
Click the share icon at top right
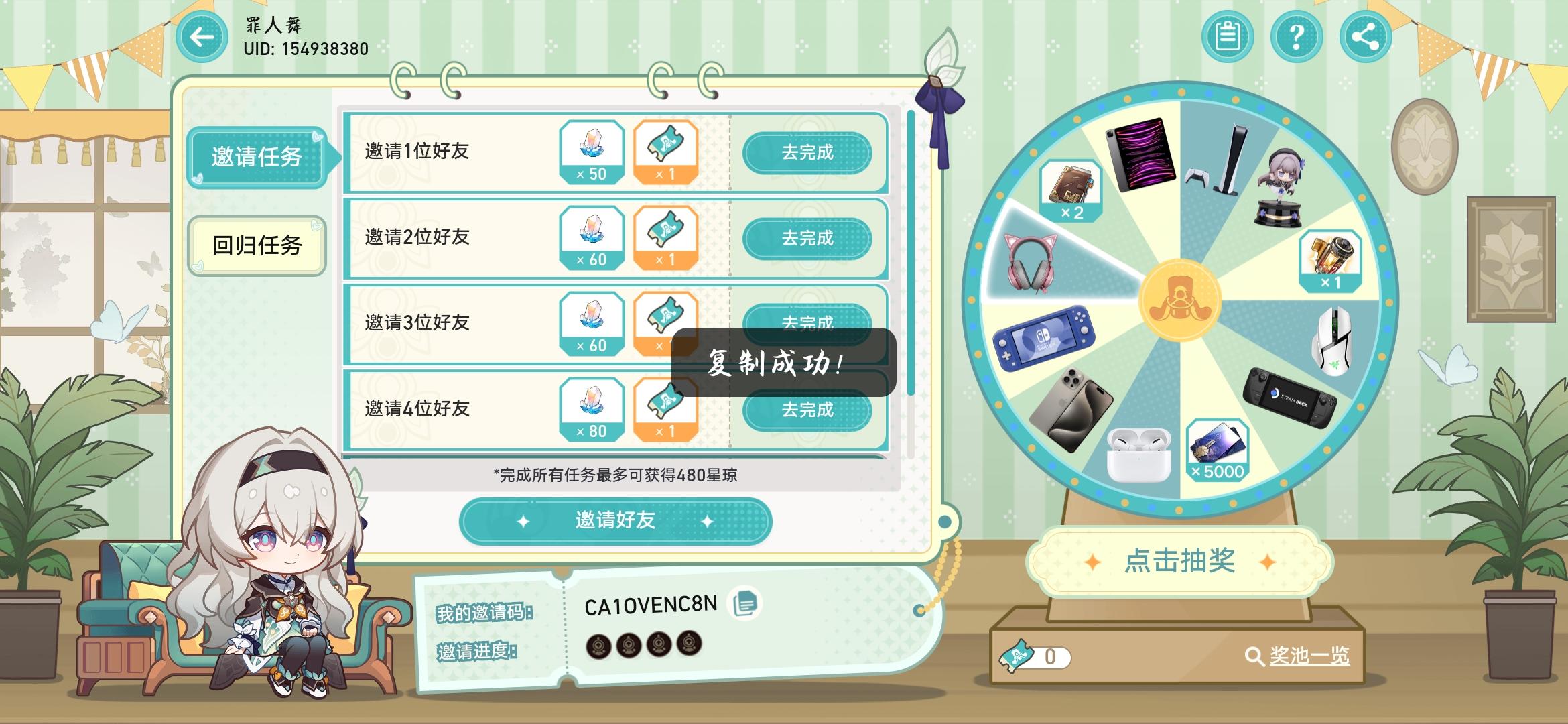[x=1364, y=37]
